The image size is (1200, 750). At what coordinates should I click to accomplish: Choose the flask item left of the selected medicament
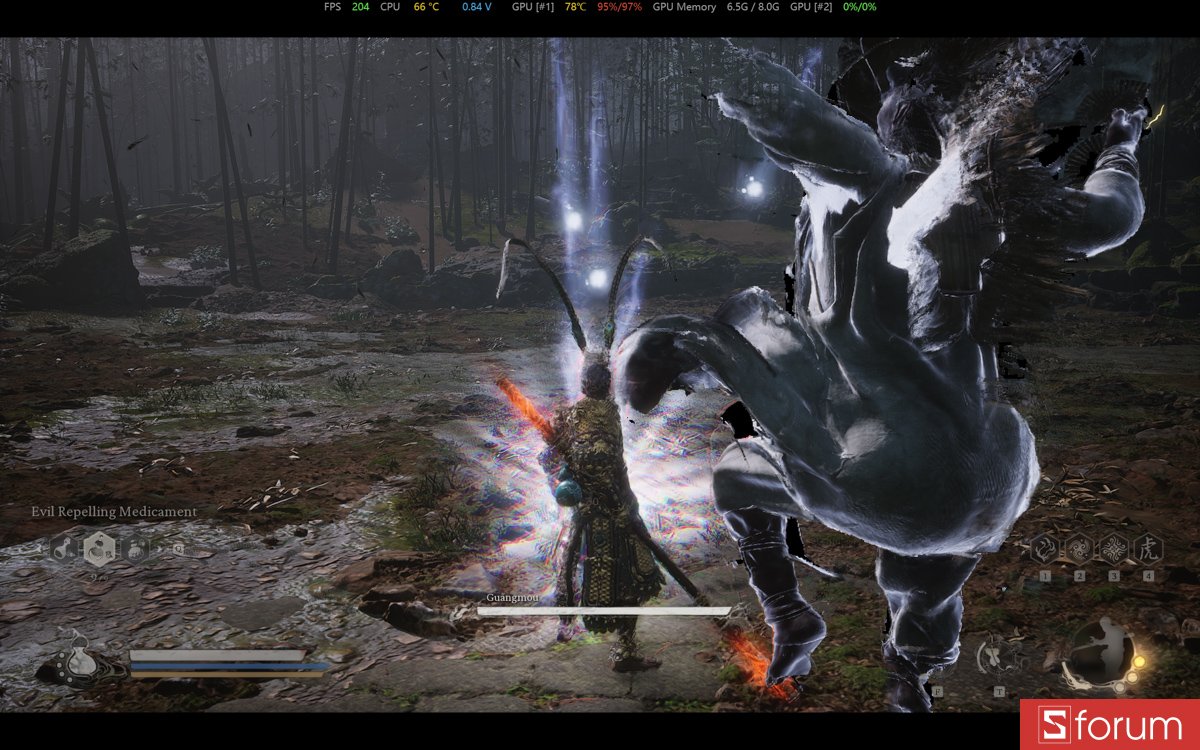62,547
